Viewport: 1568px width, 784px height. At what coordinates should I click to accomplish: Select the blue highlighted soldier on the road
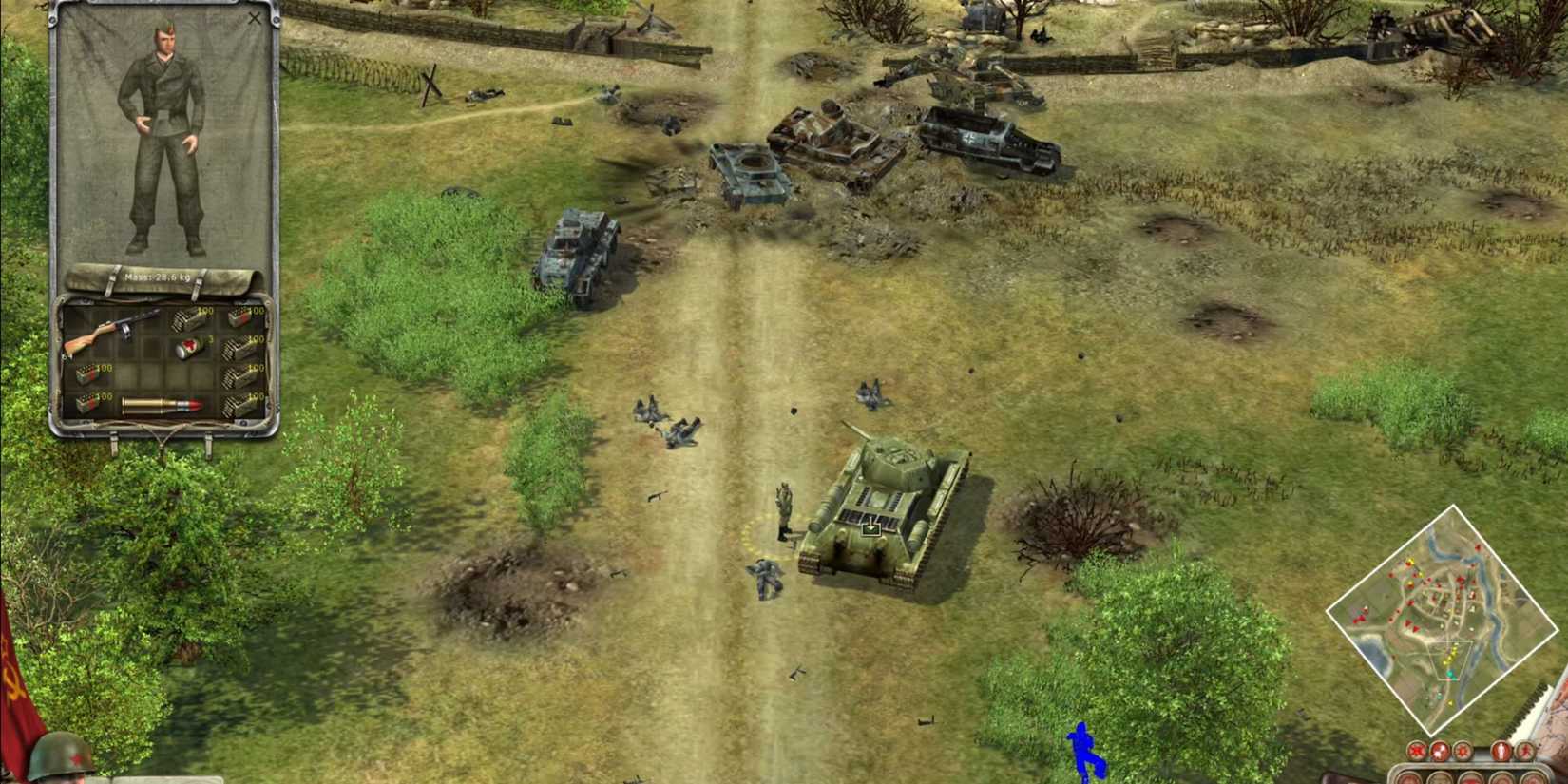(x=1083, y=751)
